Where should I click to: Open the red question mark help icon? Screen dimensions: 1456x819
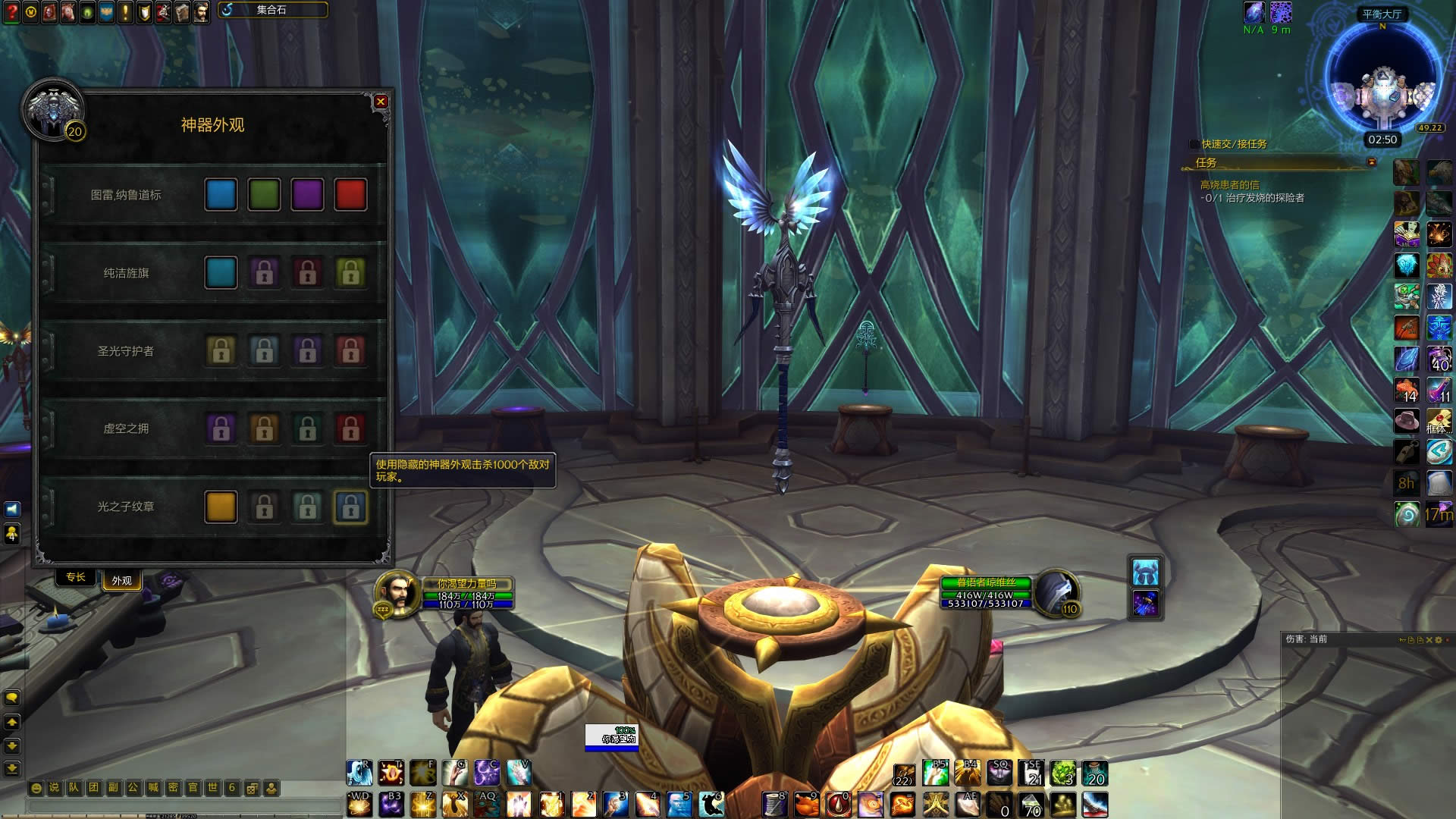(11, 13)
